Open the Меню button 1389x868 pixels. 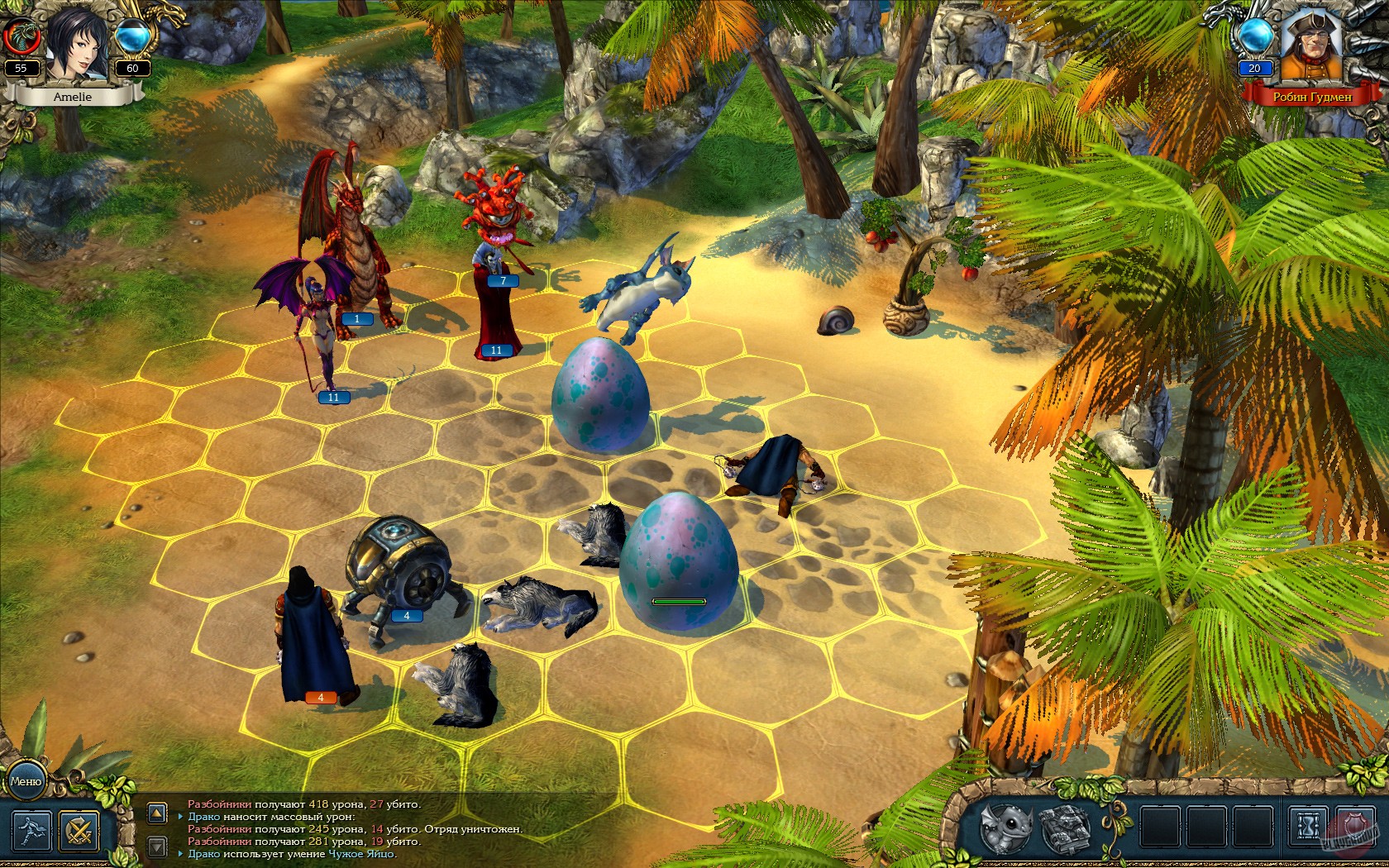(26, 782)
